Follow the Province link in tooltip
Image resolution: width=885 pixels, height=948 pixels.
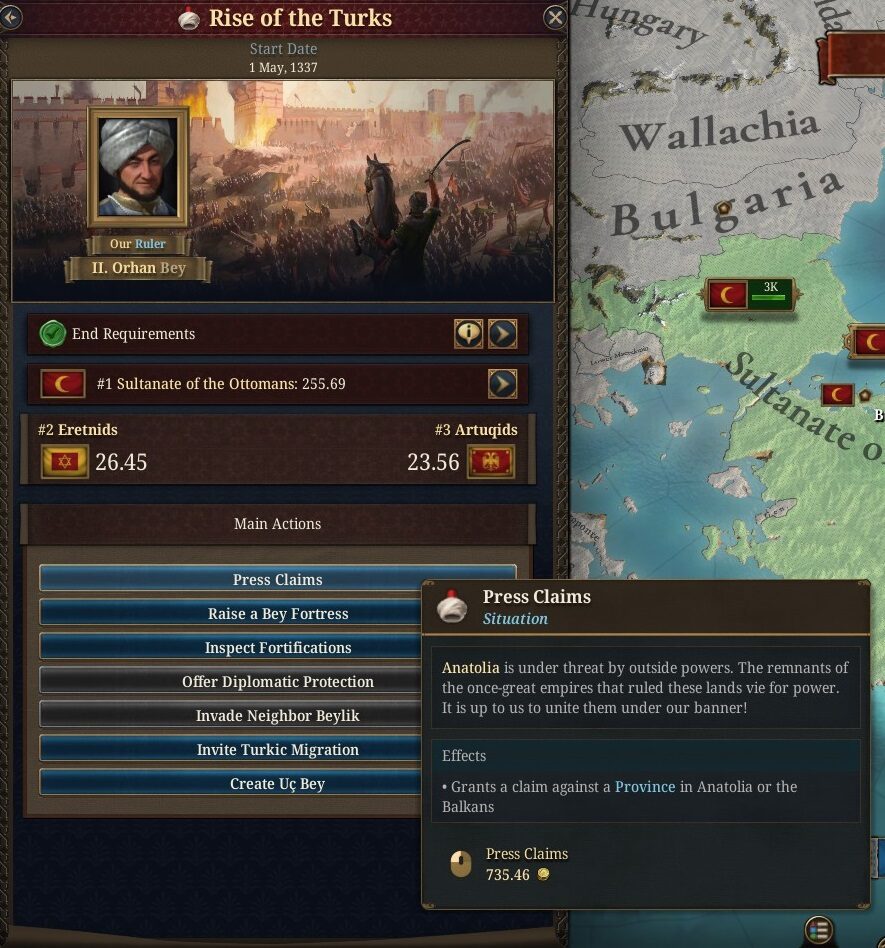click(x=645, y=787)
